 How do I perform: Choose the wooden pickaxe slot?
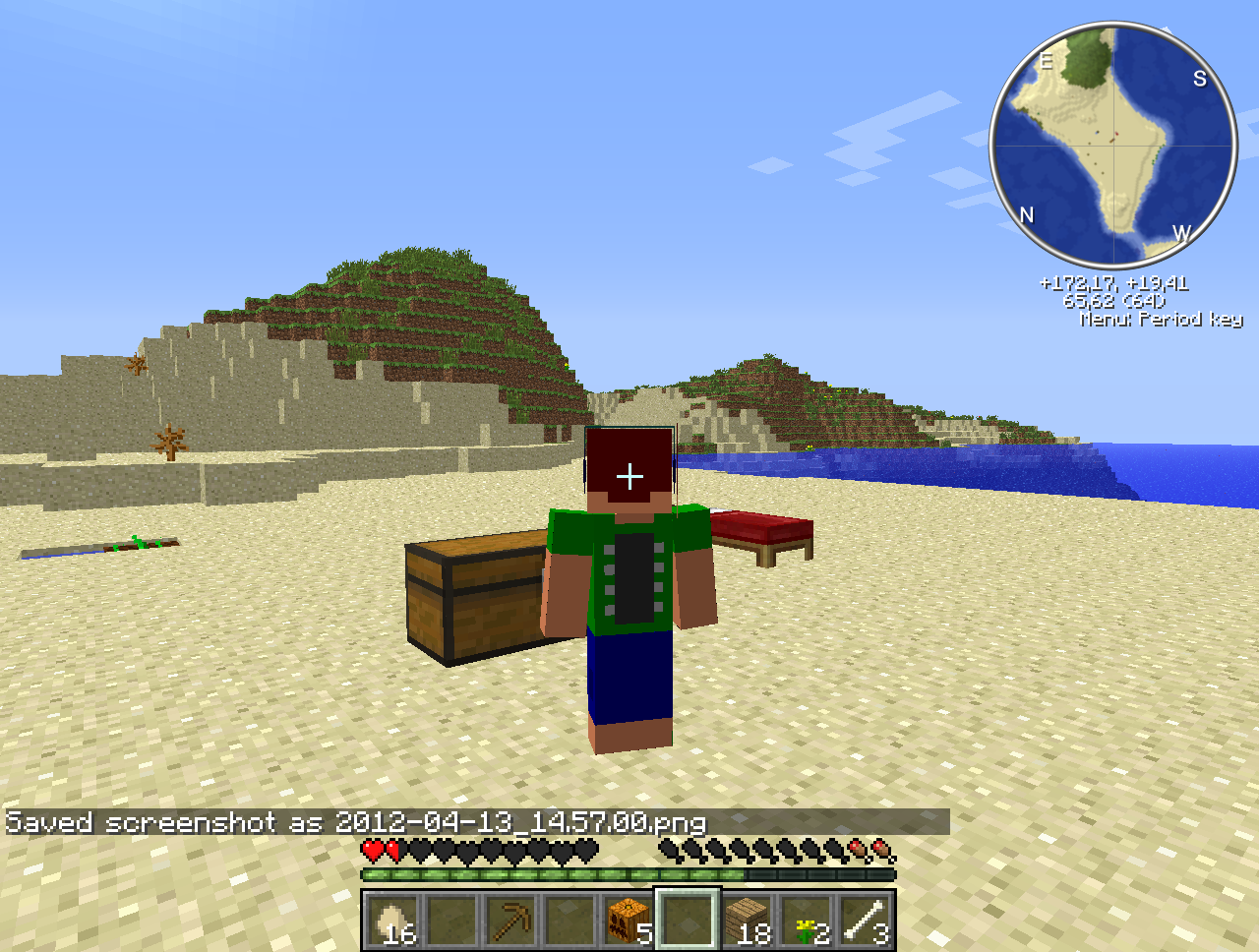(511, 922)
